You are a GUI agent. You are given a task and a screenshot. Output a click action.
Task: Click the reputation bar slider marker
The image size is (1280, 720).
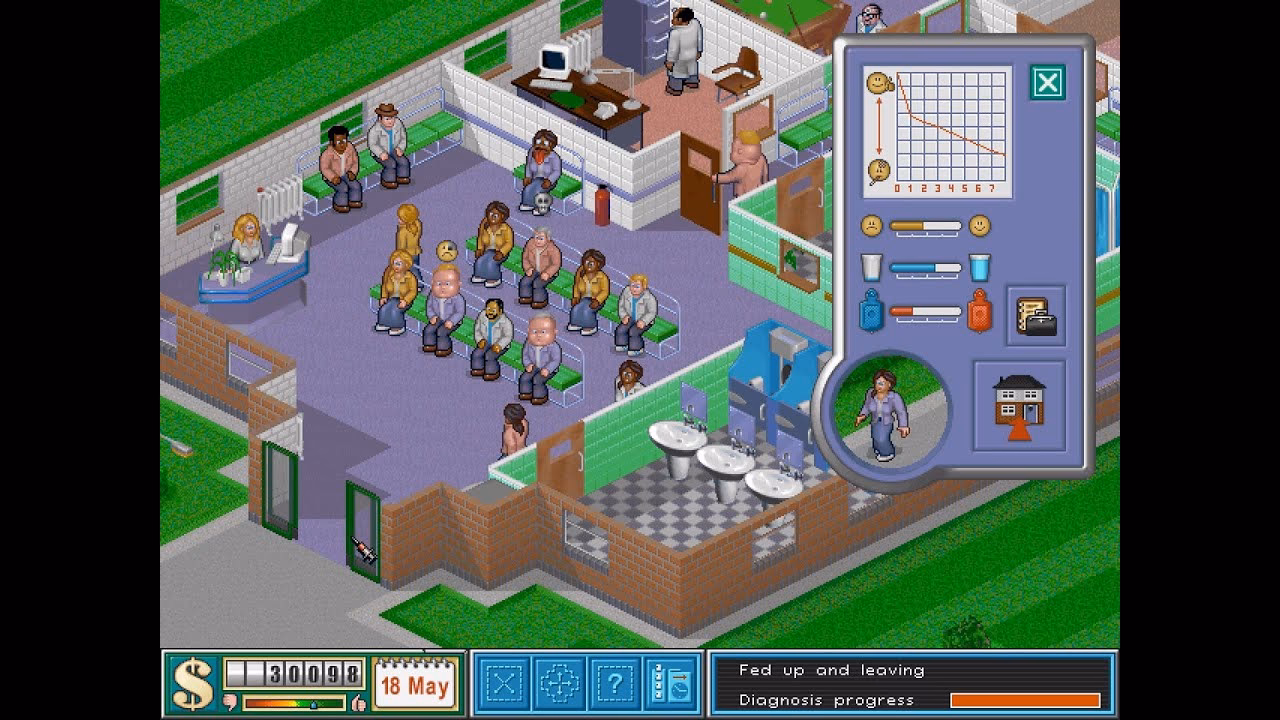(314, 704)
